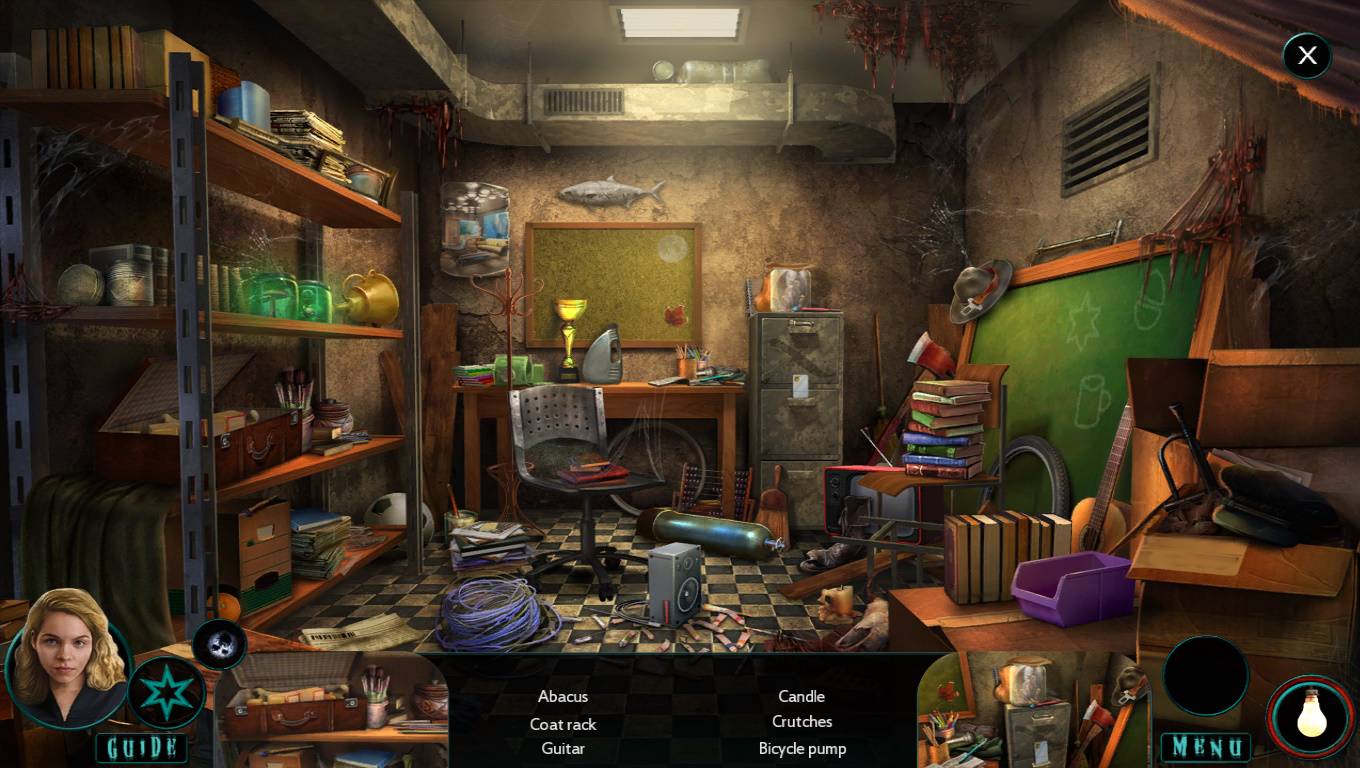Pick the Guitar word in the list
Viewport: 1360px width, 768px height.
563,748
